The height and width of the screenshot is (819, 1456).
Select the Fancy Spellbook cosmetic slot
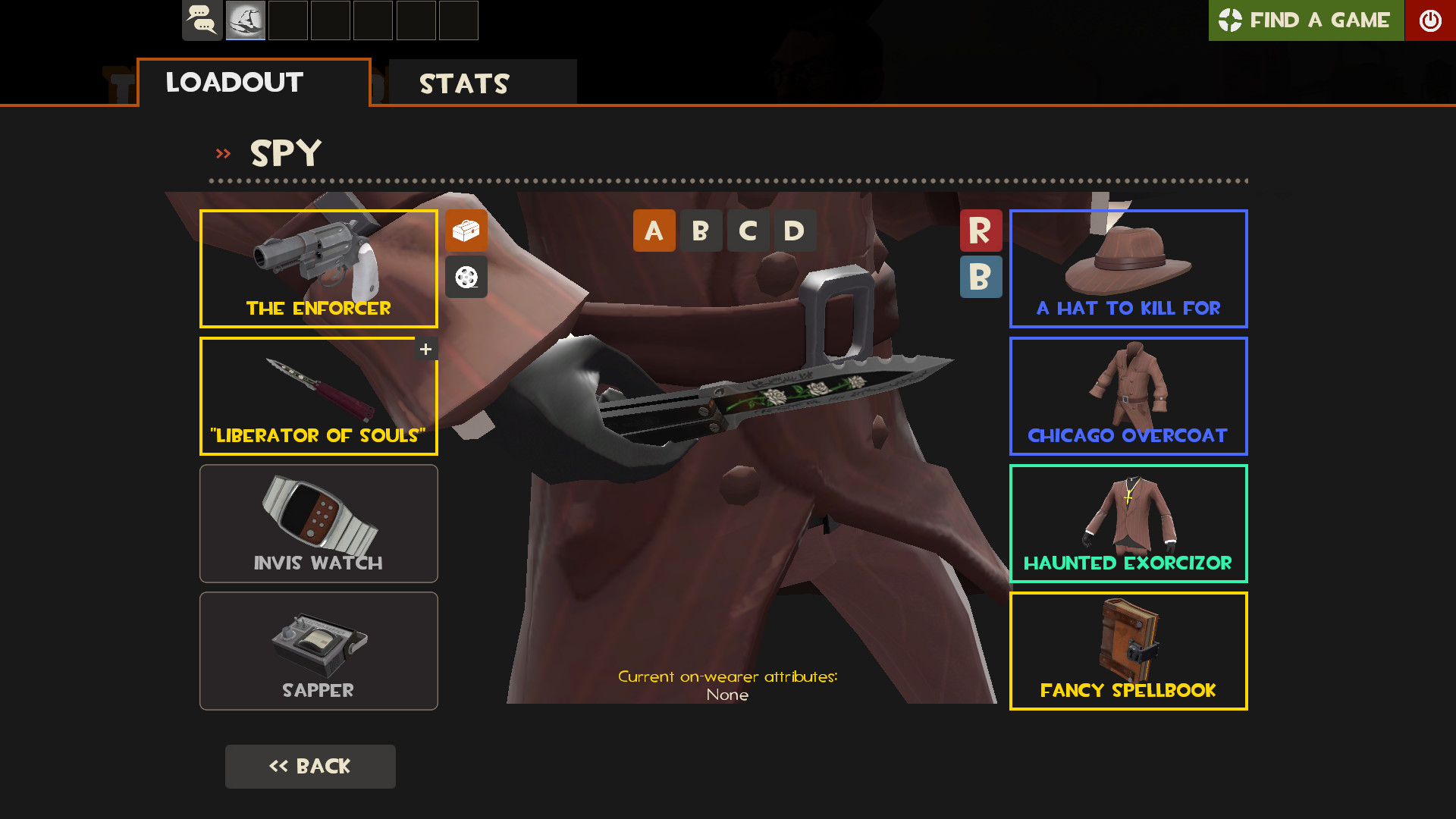coord(1128,651)
